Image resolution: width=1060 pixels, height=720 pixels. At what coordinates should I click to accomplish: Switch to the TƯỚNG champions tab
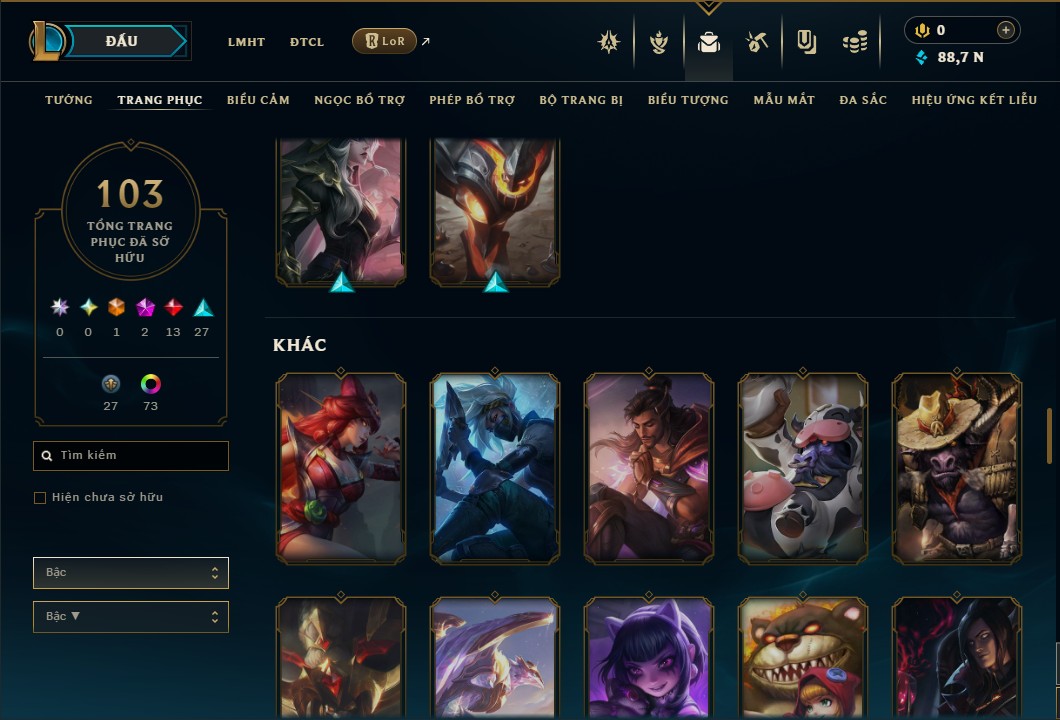pyautogui.click(x=69, y=100)
